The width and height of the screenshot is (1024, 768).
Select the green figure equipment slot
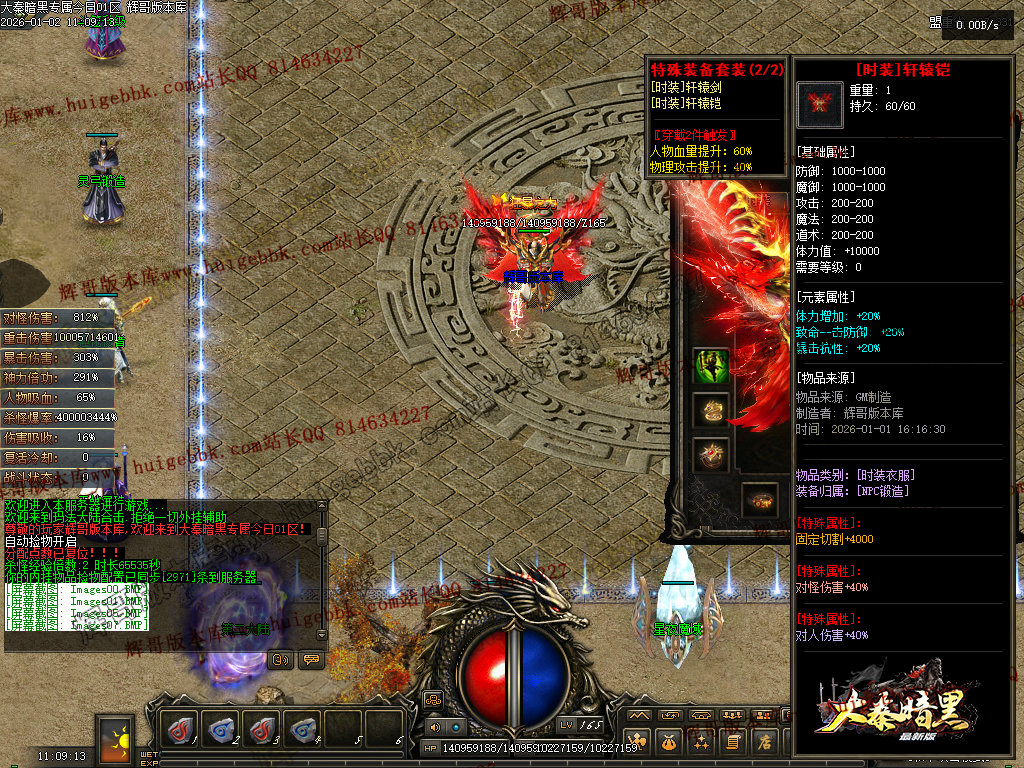pos(711,366)
